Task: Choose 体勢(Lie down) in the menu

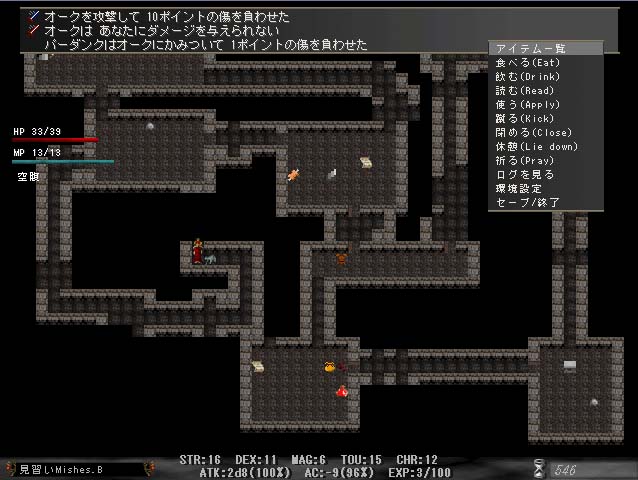Action: click(536, 146)
